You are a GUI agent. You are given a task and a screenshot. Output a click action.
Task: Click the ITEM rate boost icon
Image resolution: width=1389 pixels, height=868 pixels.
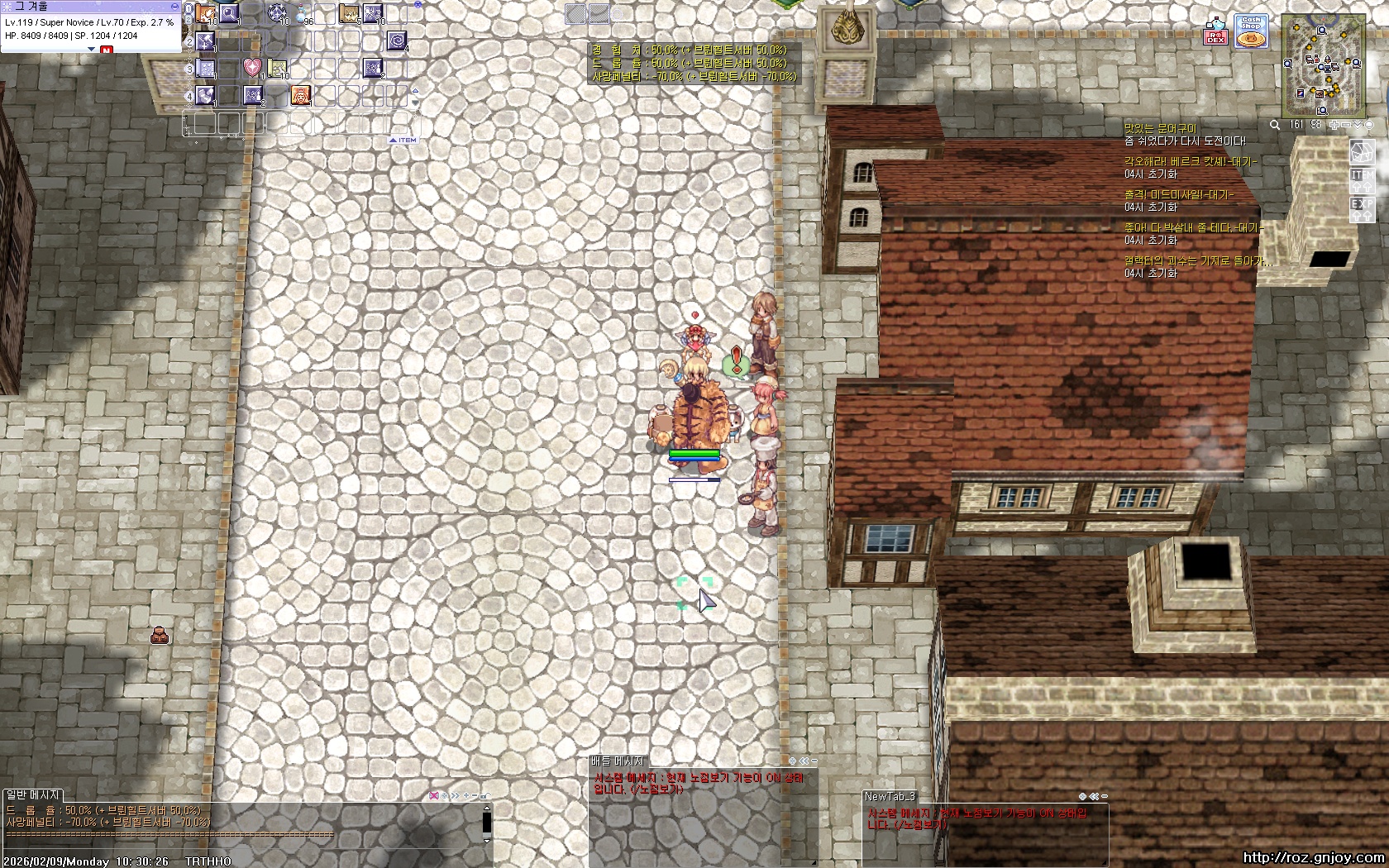(x=1362, y=179)
